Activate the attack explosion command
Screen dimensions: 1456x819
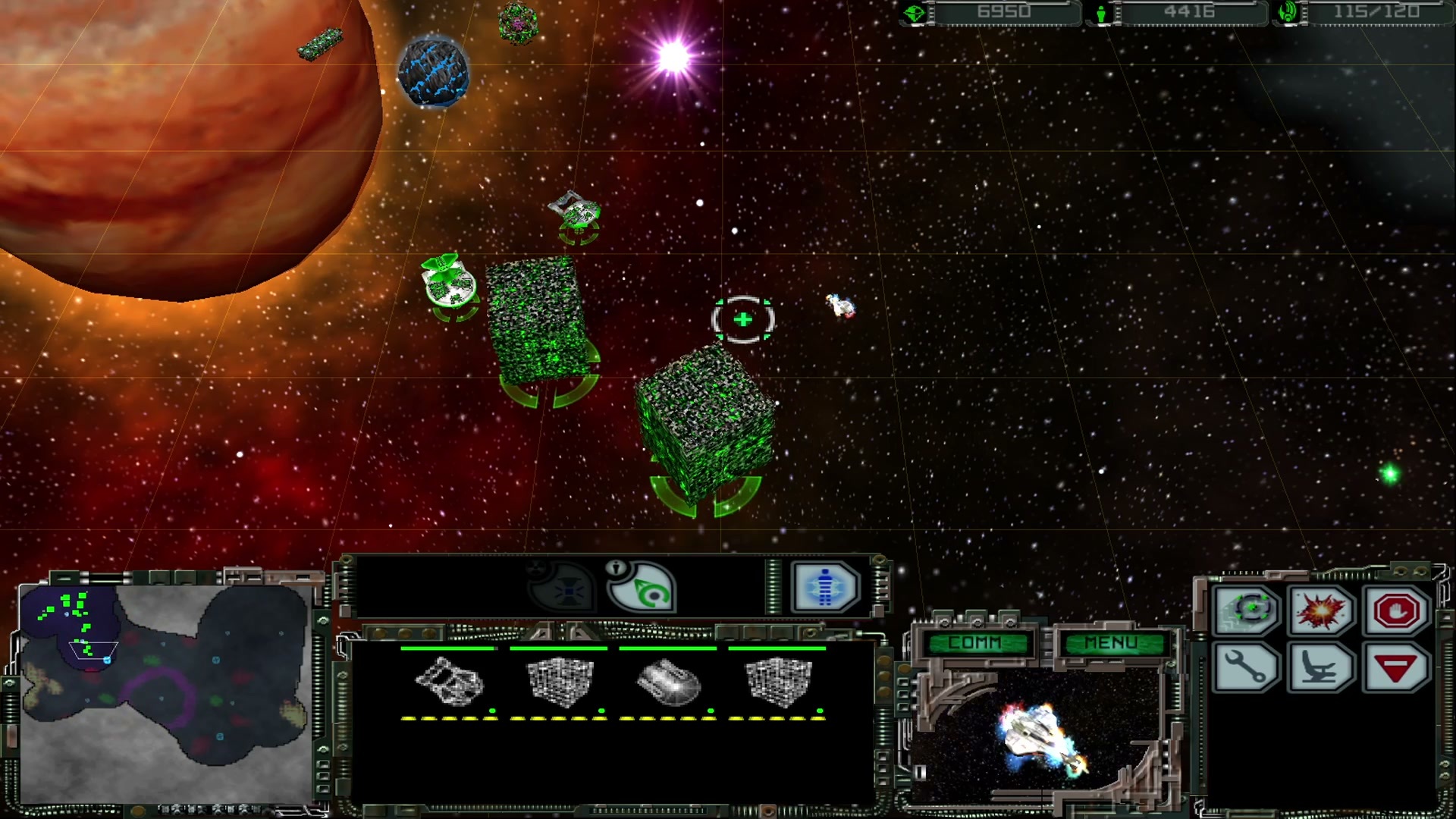(1320, 610)
